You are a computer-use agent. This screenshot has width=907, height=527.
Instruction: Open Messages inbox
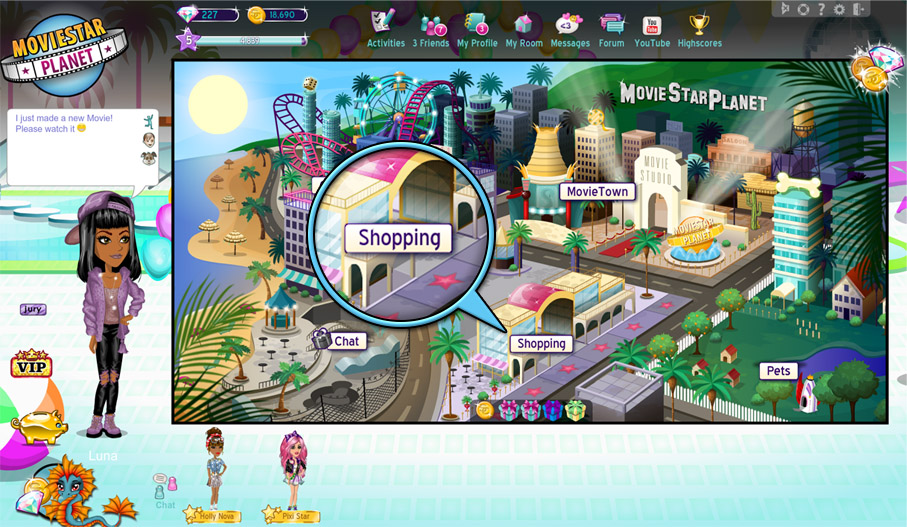570,28
